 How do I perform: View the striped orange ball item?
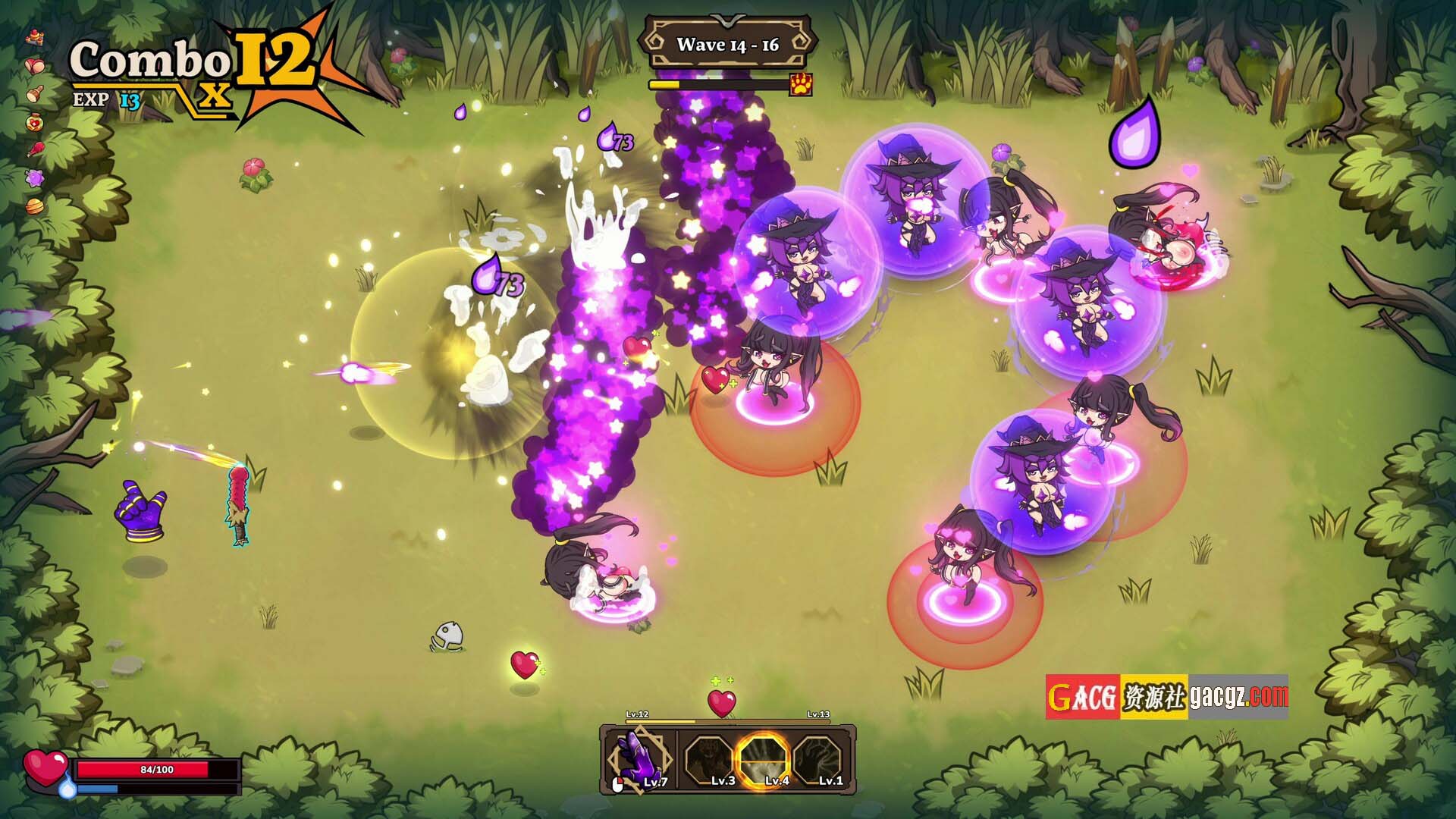[x=35, y=206]
